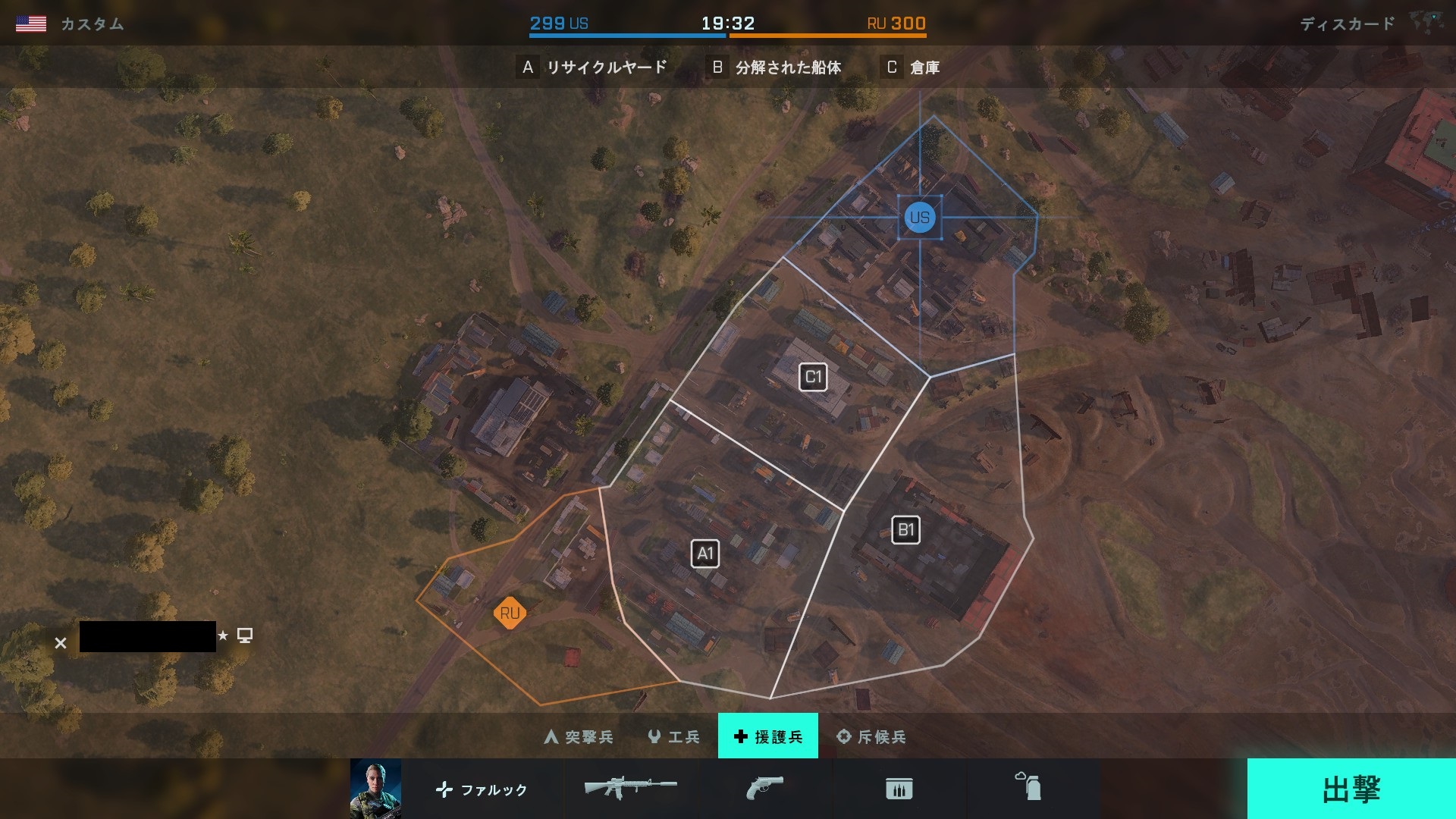Click the B1 objective marker
This screenshot has height=819, width=1456.
[905, 530]
